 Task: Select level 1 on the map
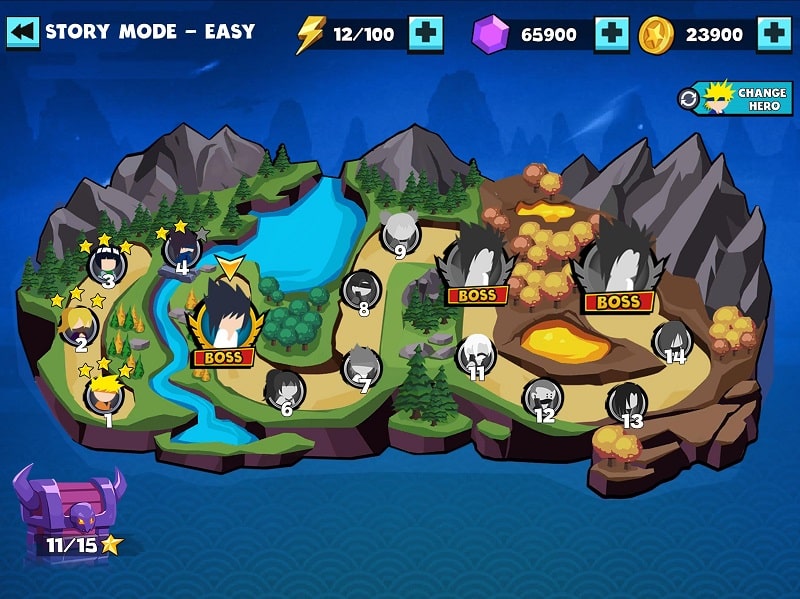click(105, 393)
